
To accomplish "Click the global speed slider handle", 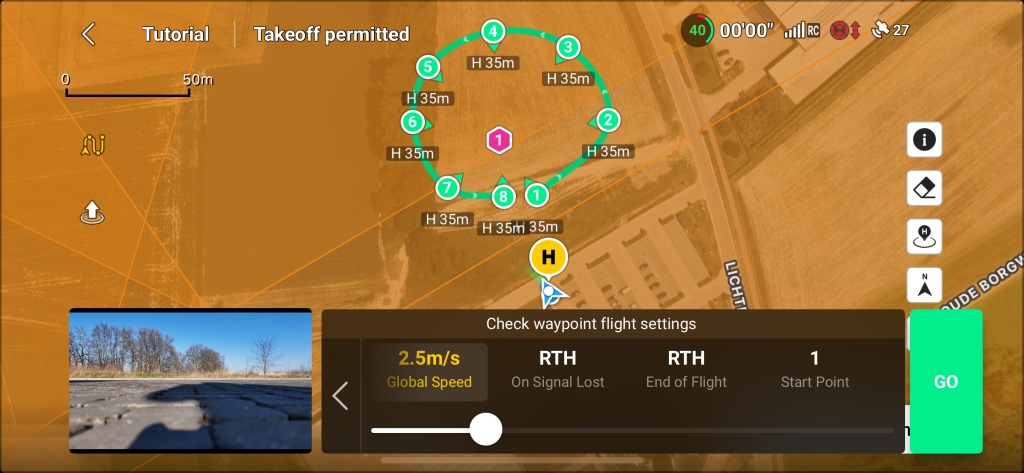I will coord(486,429).
